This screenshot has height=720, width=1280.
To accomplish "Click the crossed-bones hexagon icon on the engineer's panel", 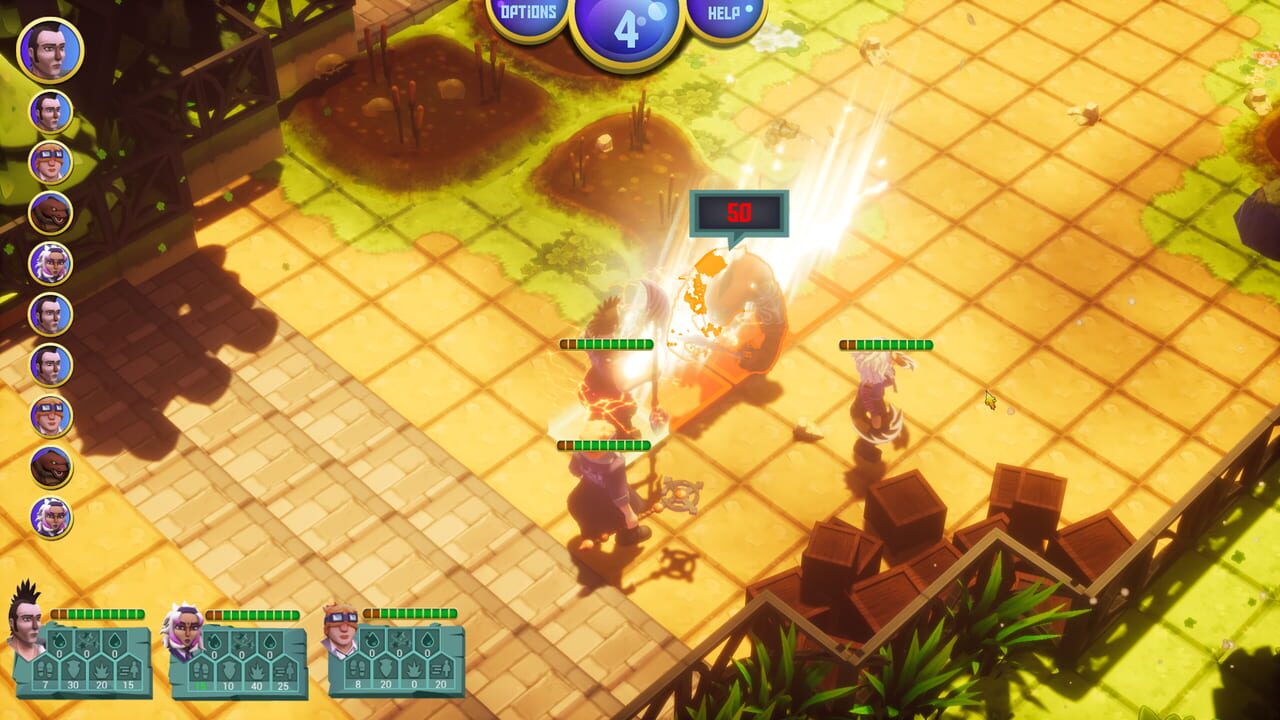I will click(x=399, y=641).
